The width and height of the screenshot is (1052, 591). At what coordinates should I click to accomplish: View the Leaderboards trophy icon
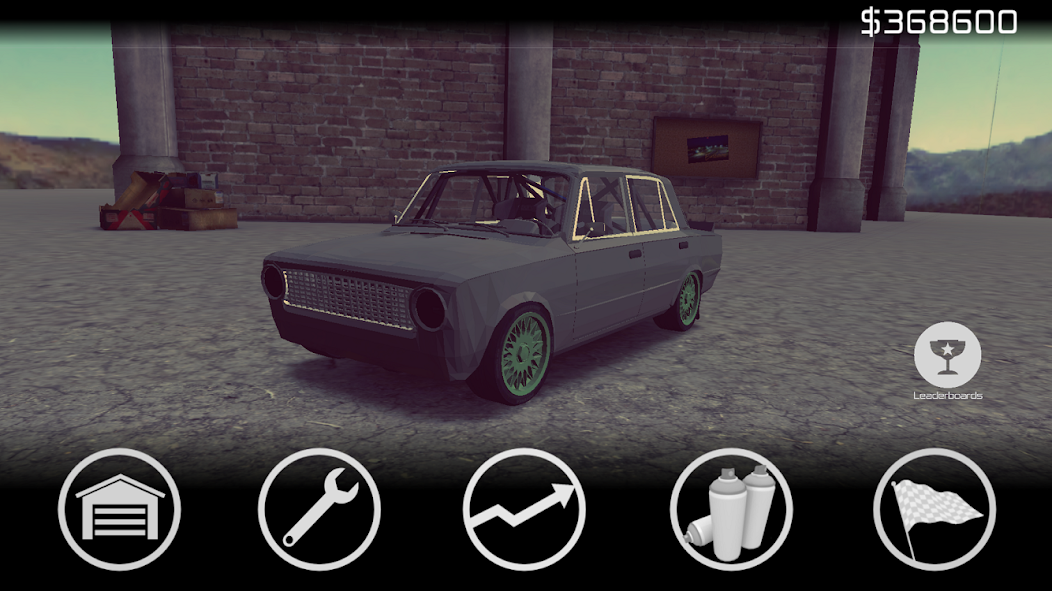click(947, 356)
